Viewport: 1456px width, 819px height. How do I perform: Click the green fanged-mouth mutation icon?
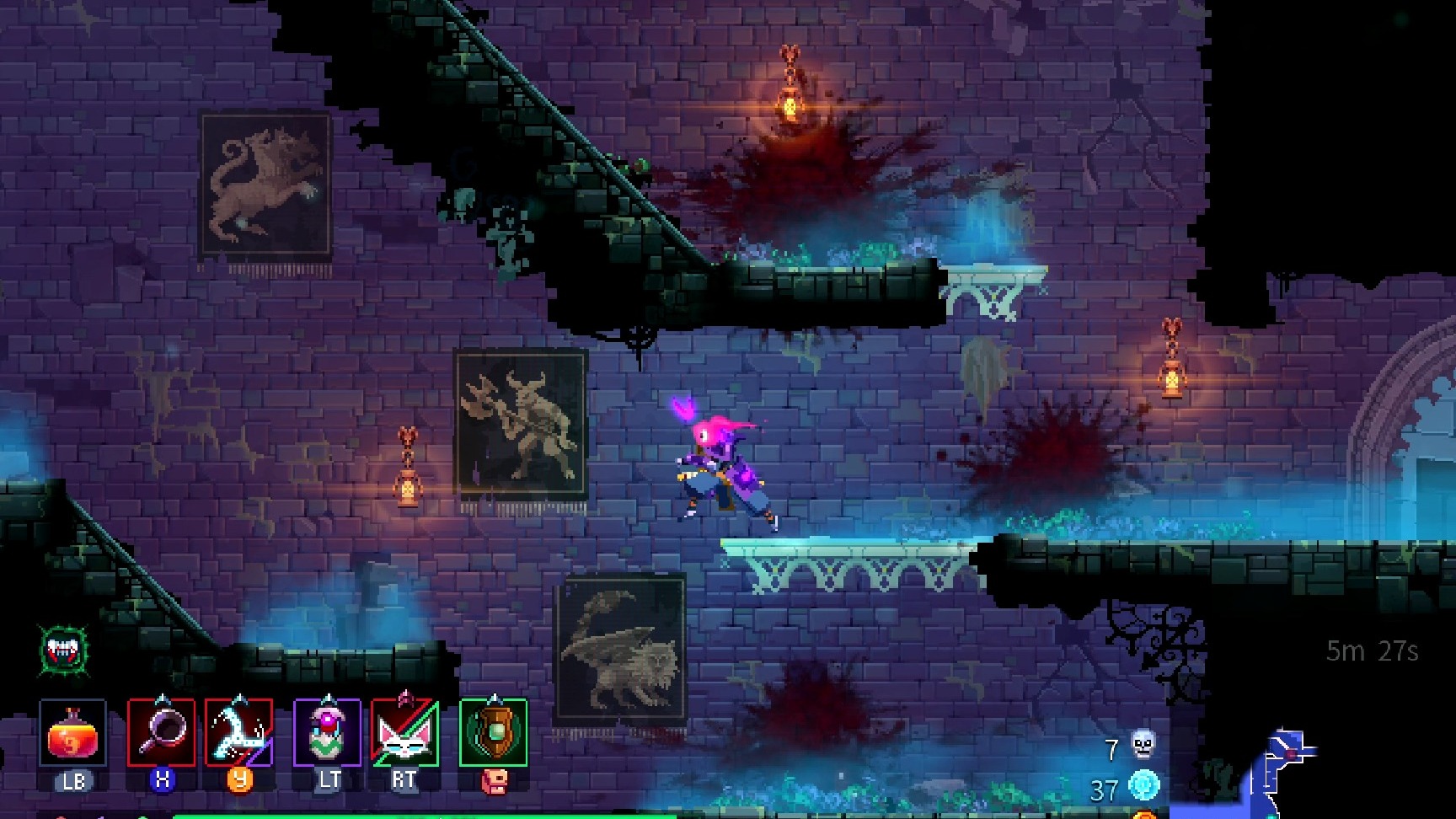pyautogui.click(x=65, y=649)
